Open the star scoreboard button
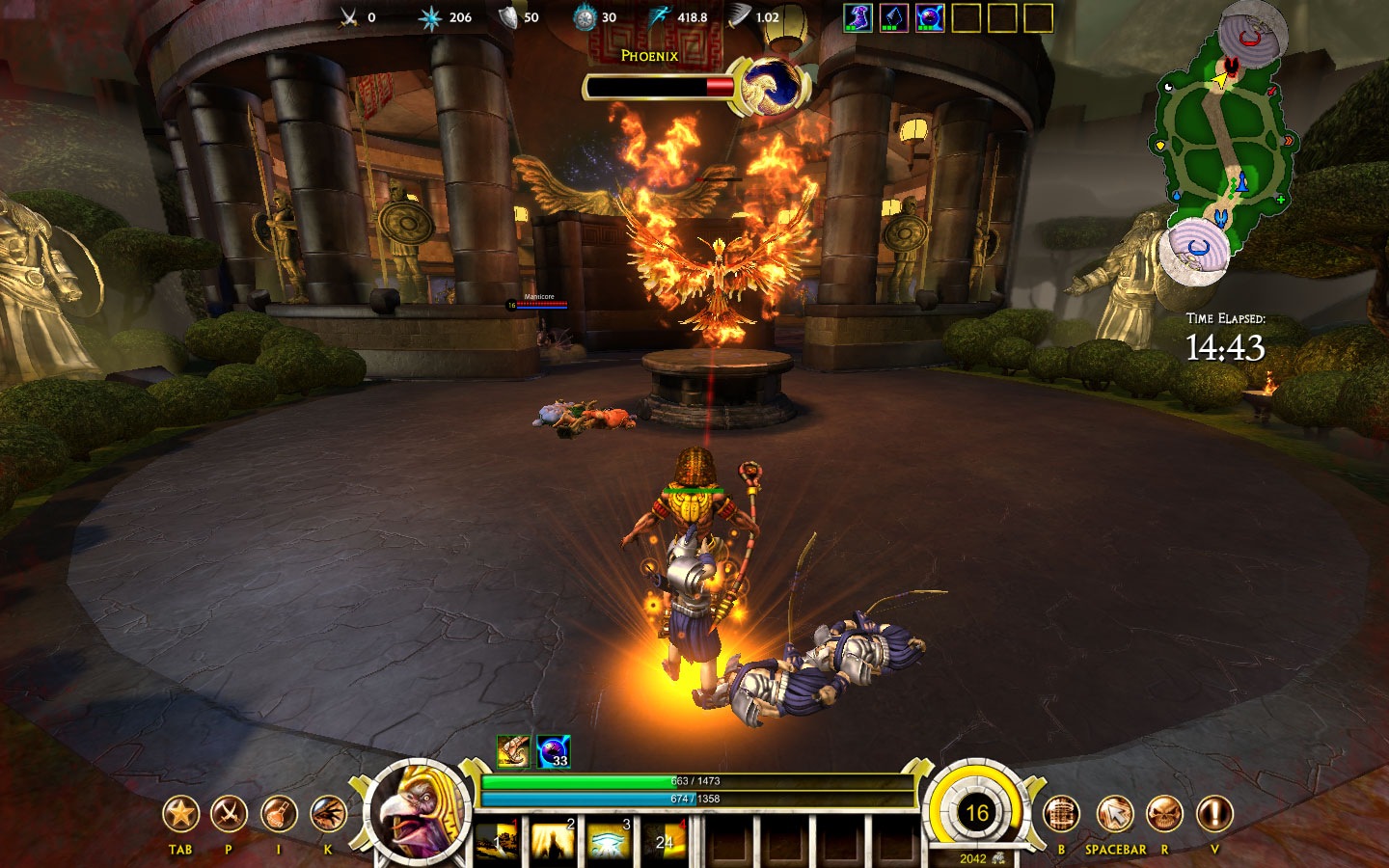The height and width of the screenshot is (868, 1389). point(180,815)
